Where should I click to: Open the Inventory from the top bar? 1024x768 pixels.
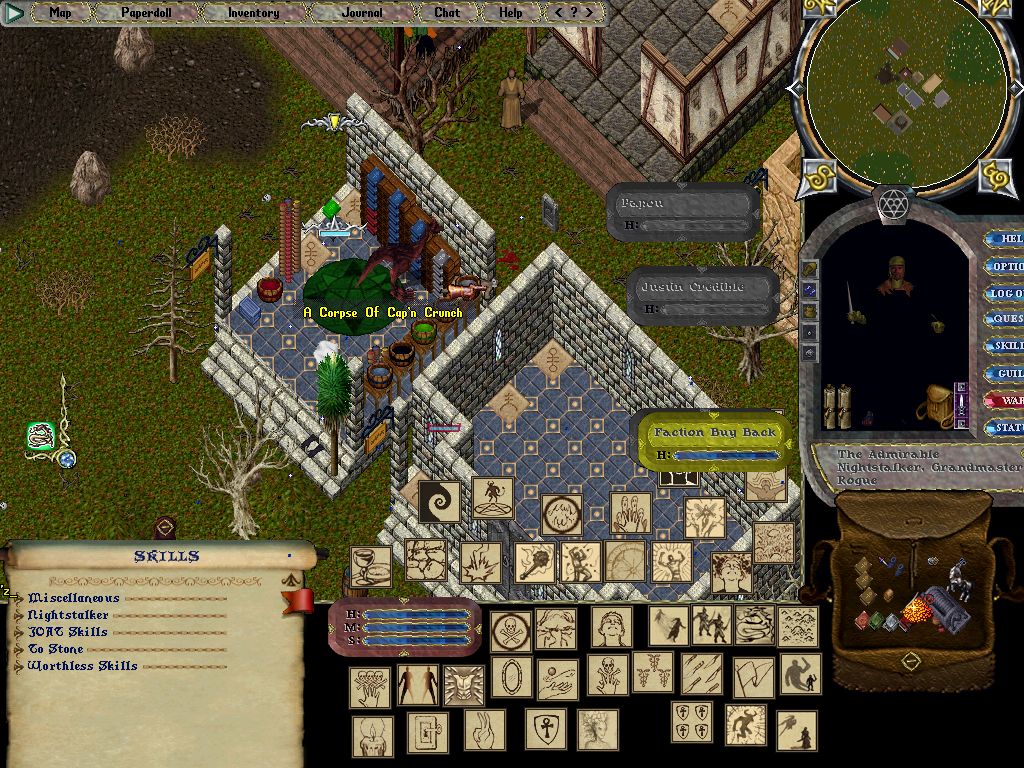click(253, 13)
